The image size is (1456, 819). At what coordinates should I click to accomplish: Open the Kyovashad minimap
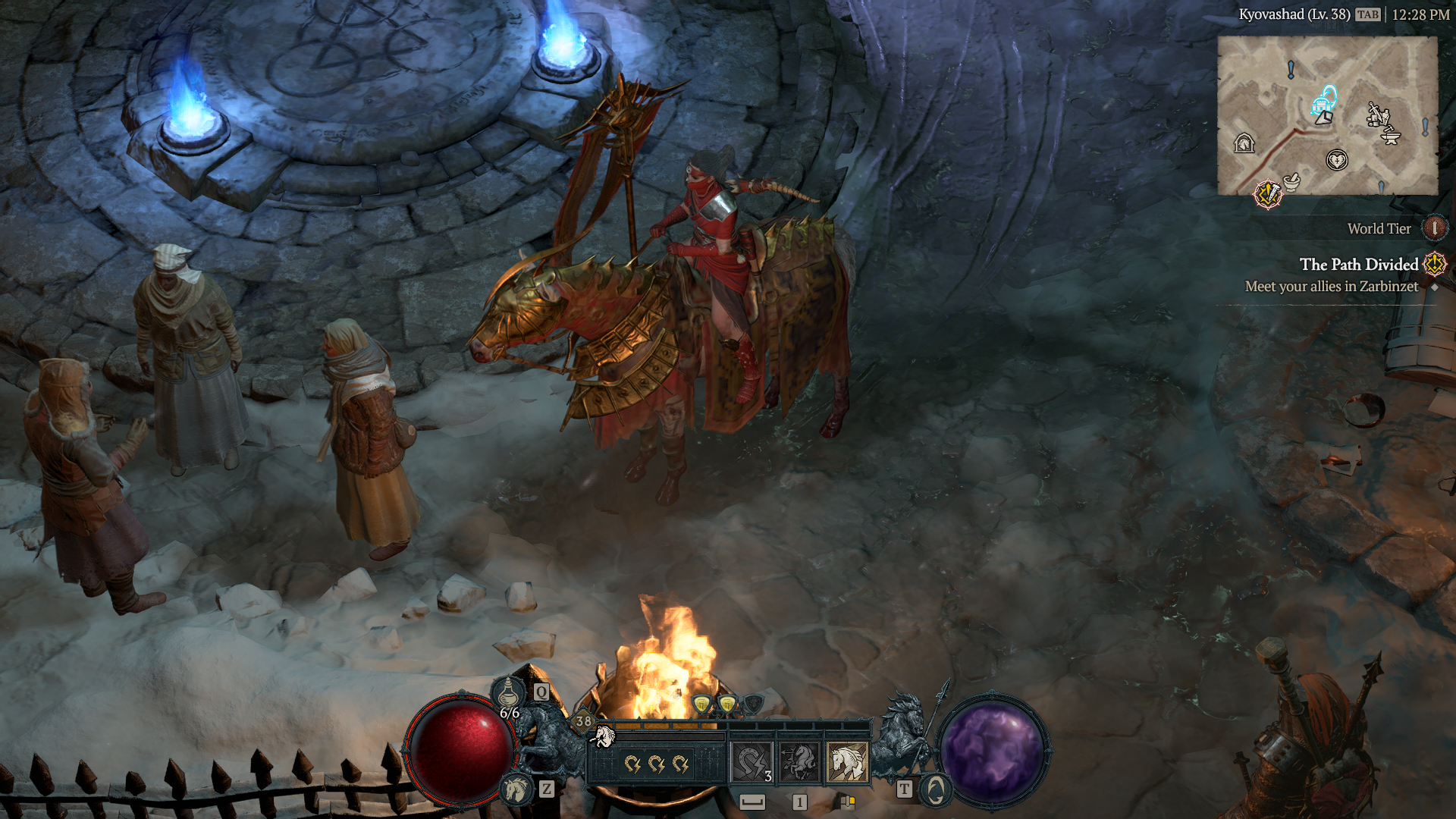[x=1327, y=115]
